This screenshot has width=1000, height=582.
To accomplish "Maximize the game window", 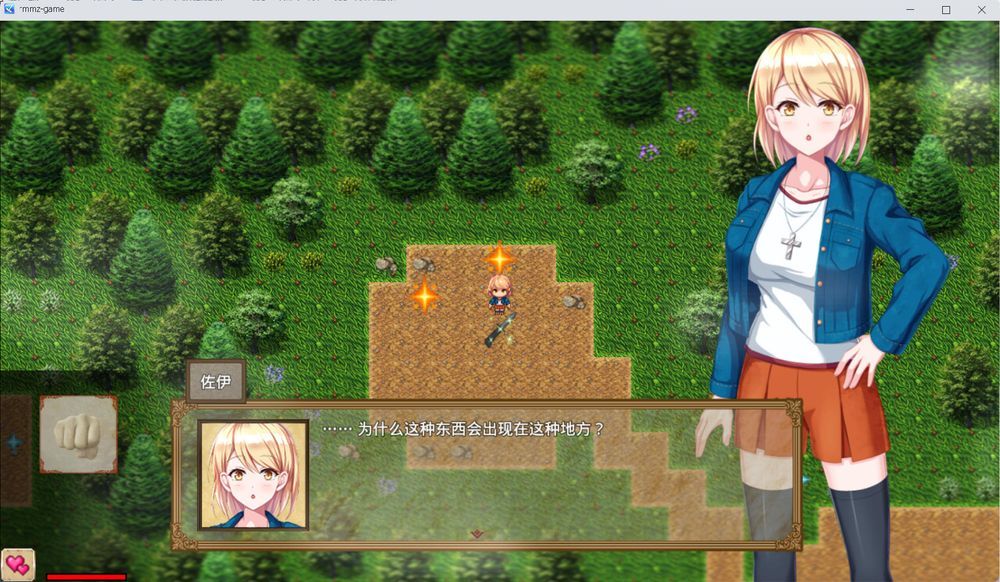I will tap(946, 10).
